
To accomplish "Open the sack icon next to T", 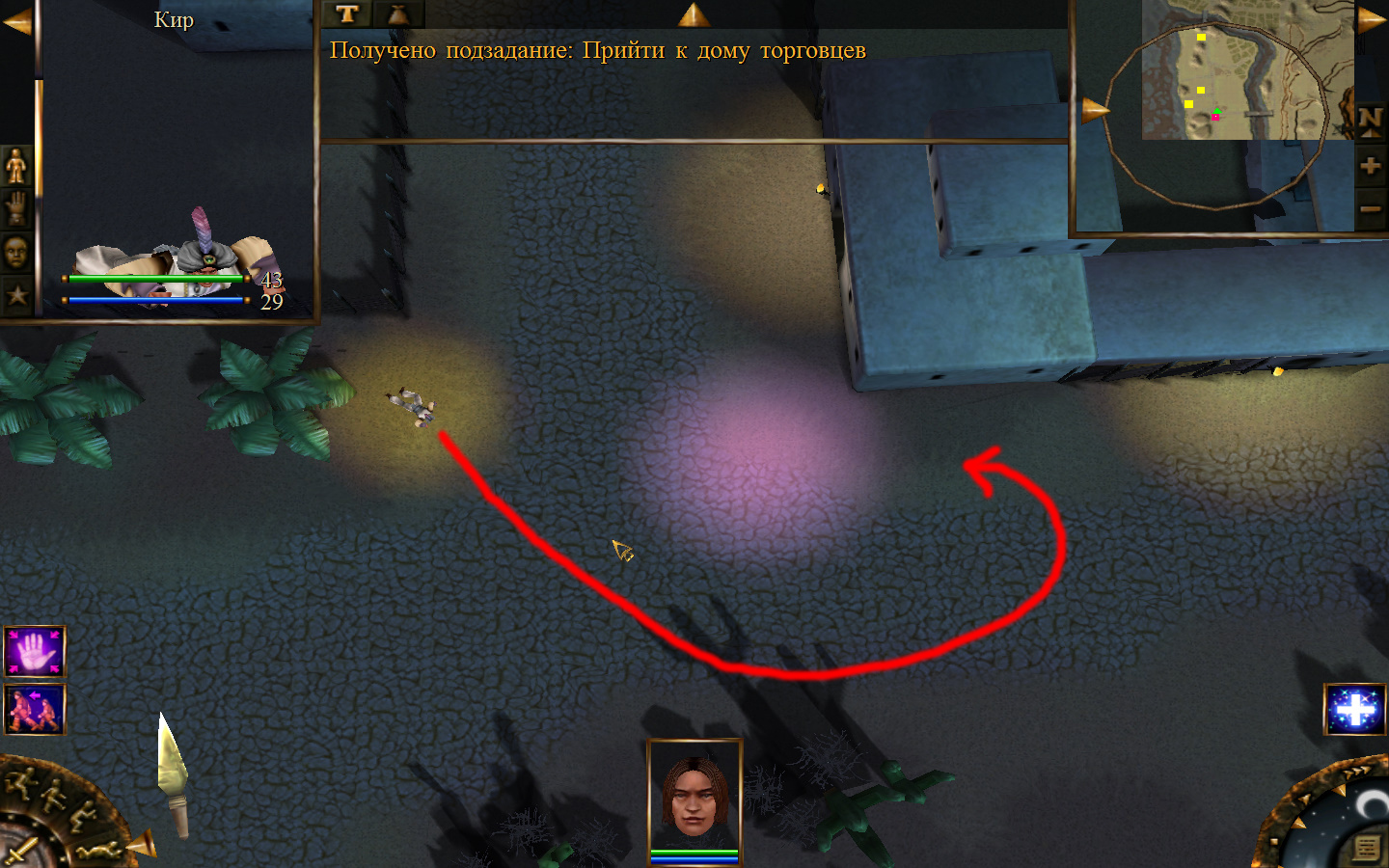I will click(397, 14).
